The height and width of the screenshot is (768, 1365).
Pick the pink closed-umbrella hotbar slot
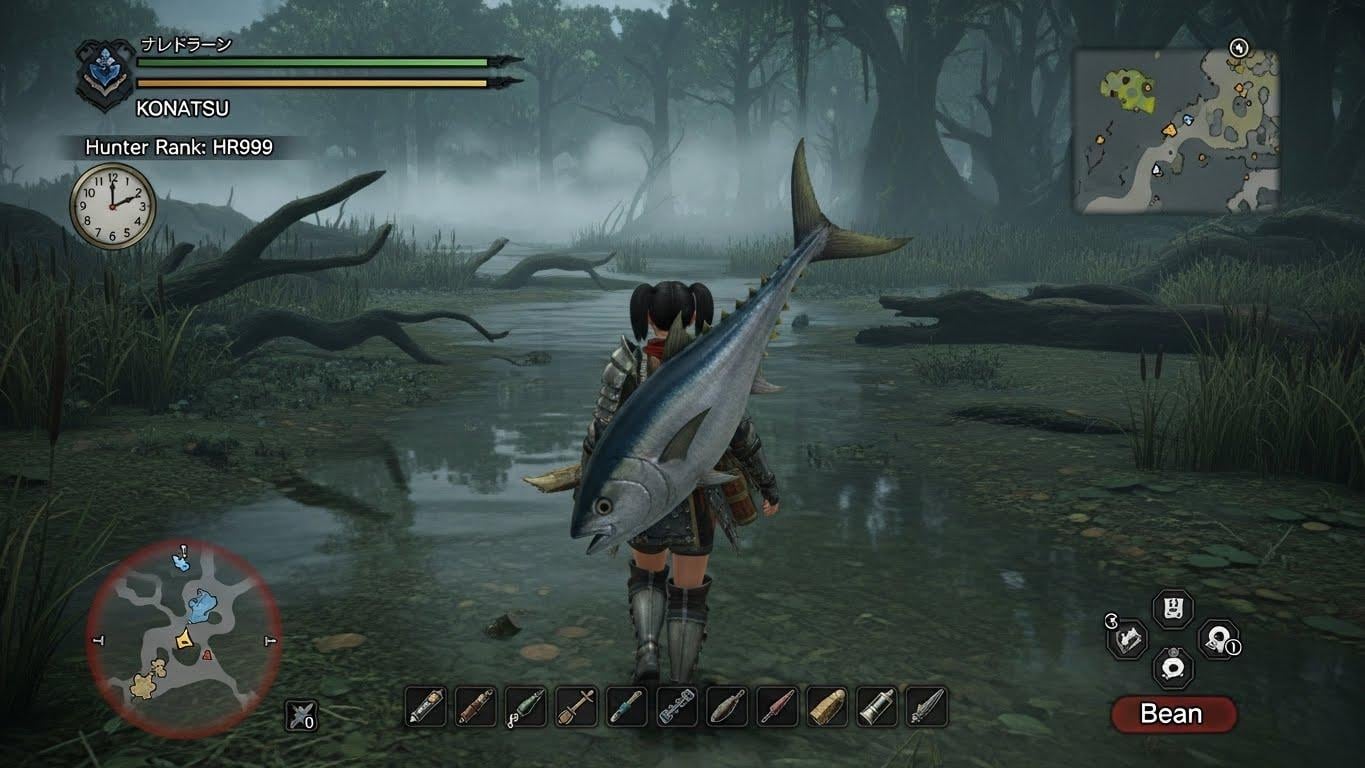pyautogui.click(x=776, y=706)
